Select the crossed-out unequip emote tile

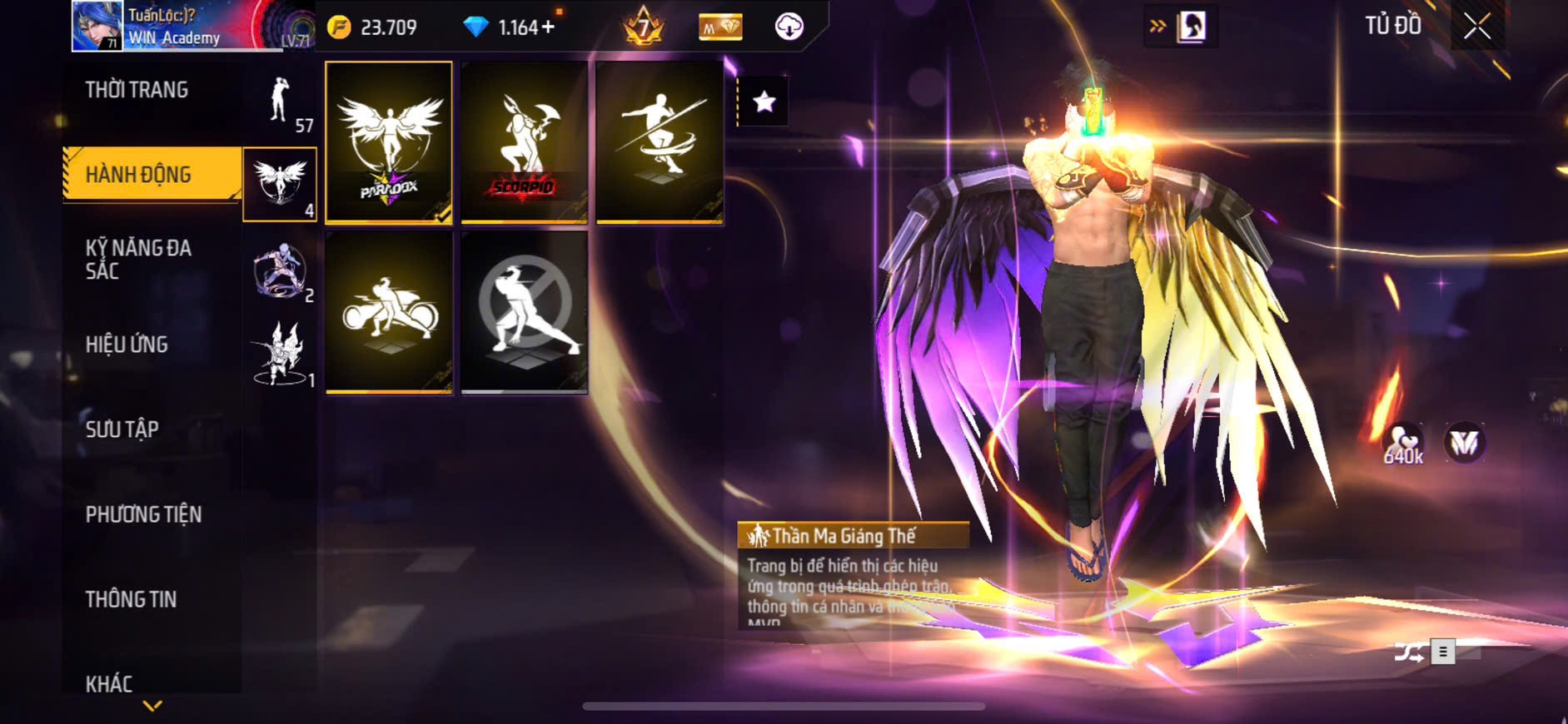point(524,312)
